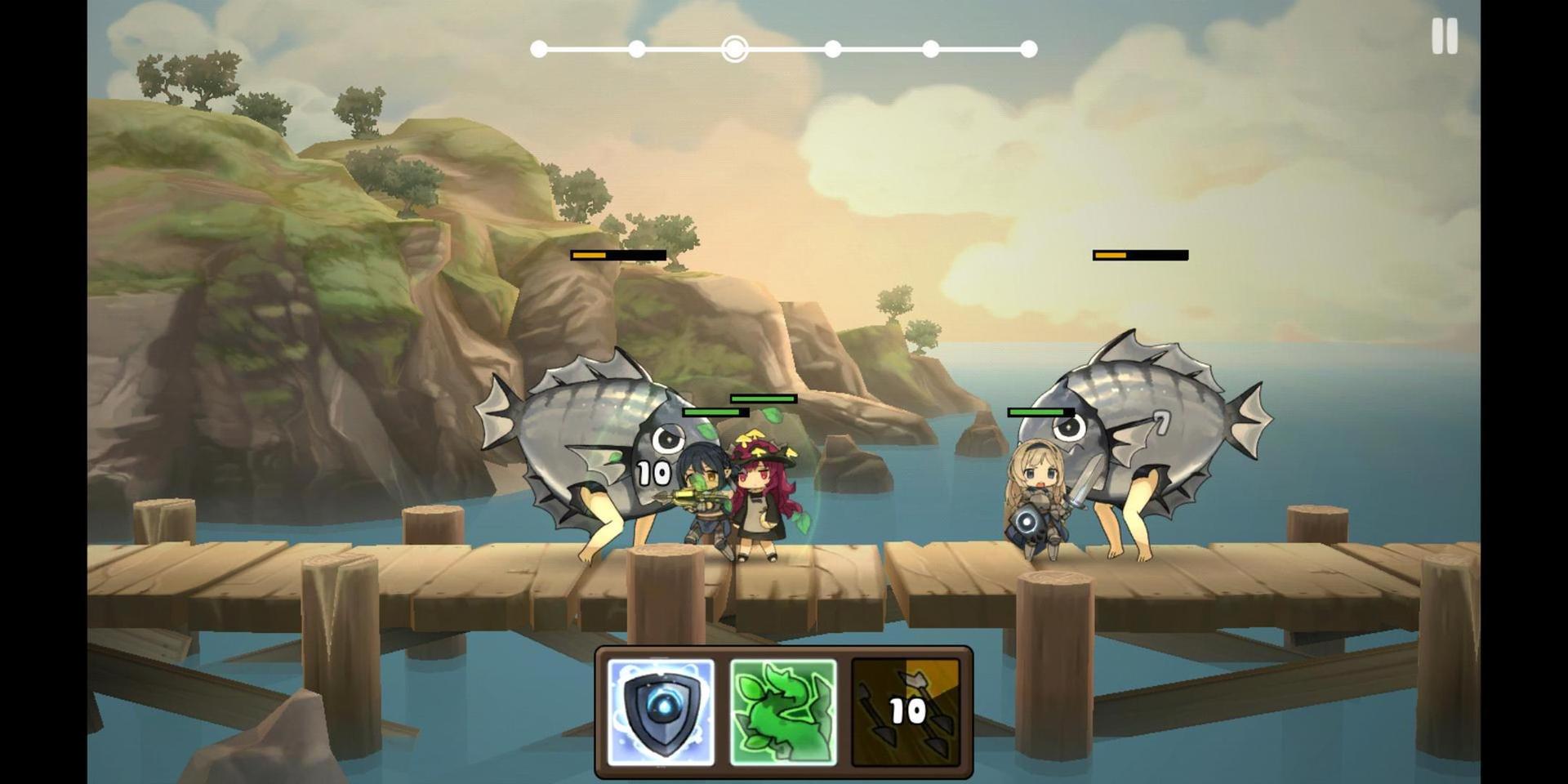
Task: Pause the battle with the pause button
Action: (x=1444, y=37)
